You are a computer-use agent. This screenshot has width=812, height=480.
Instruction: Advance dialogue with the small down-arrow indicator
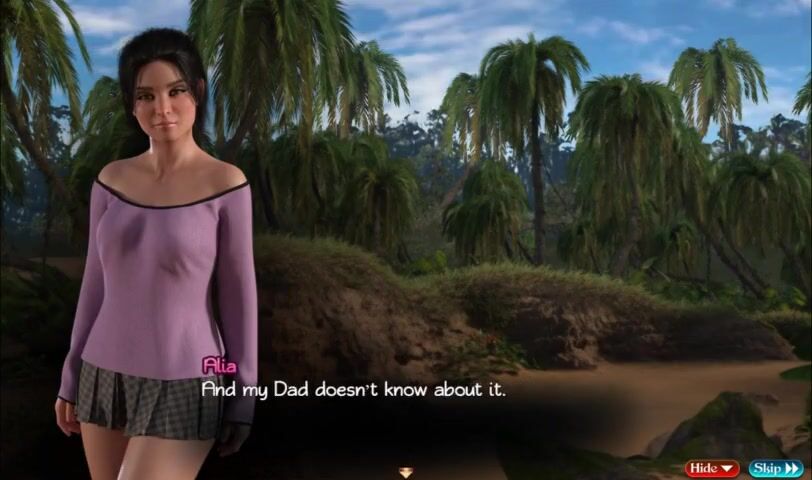tap(405, 472)
